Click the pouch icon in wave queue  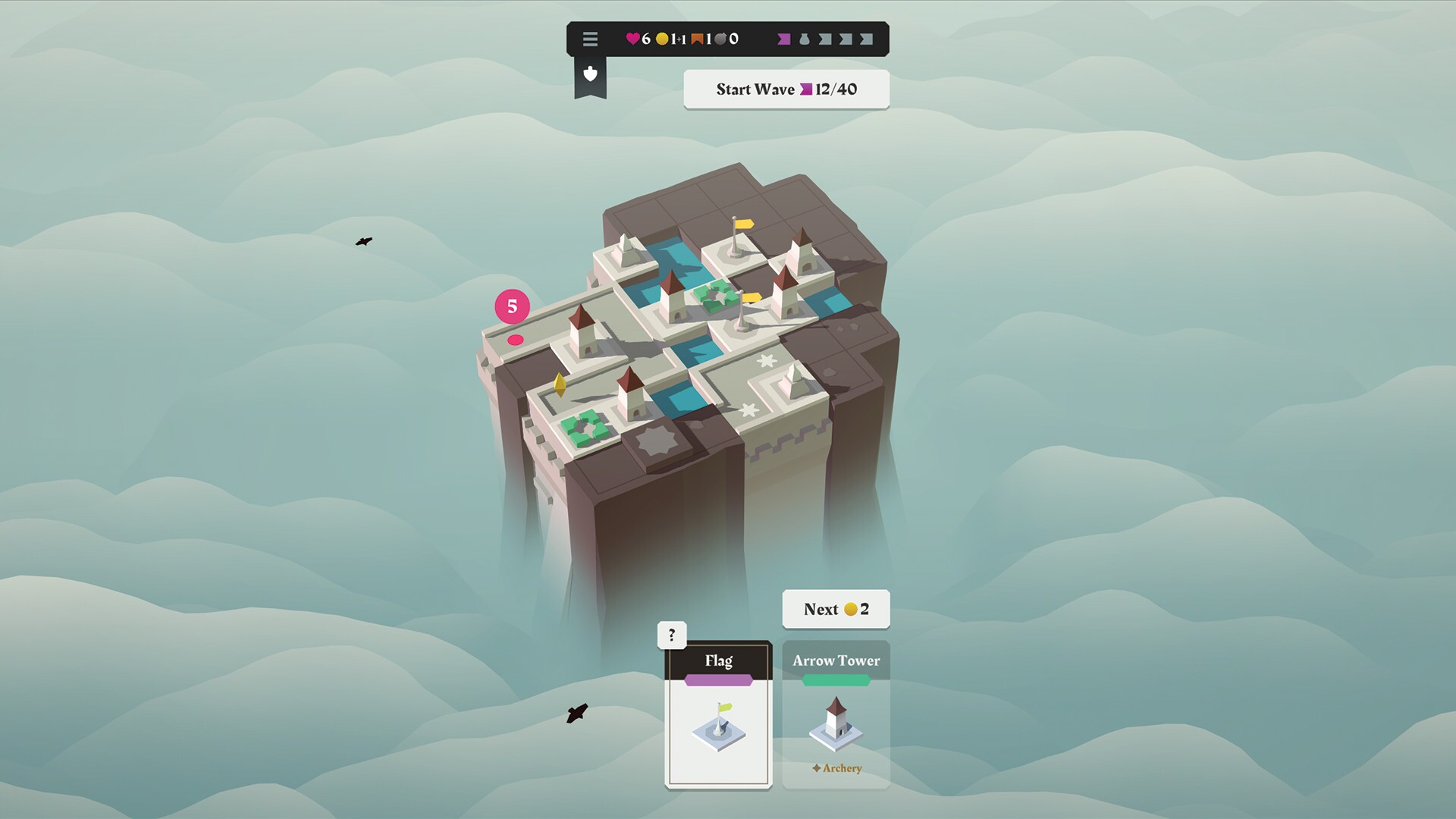tap(805, 39)
